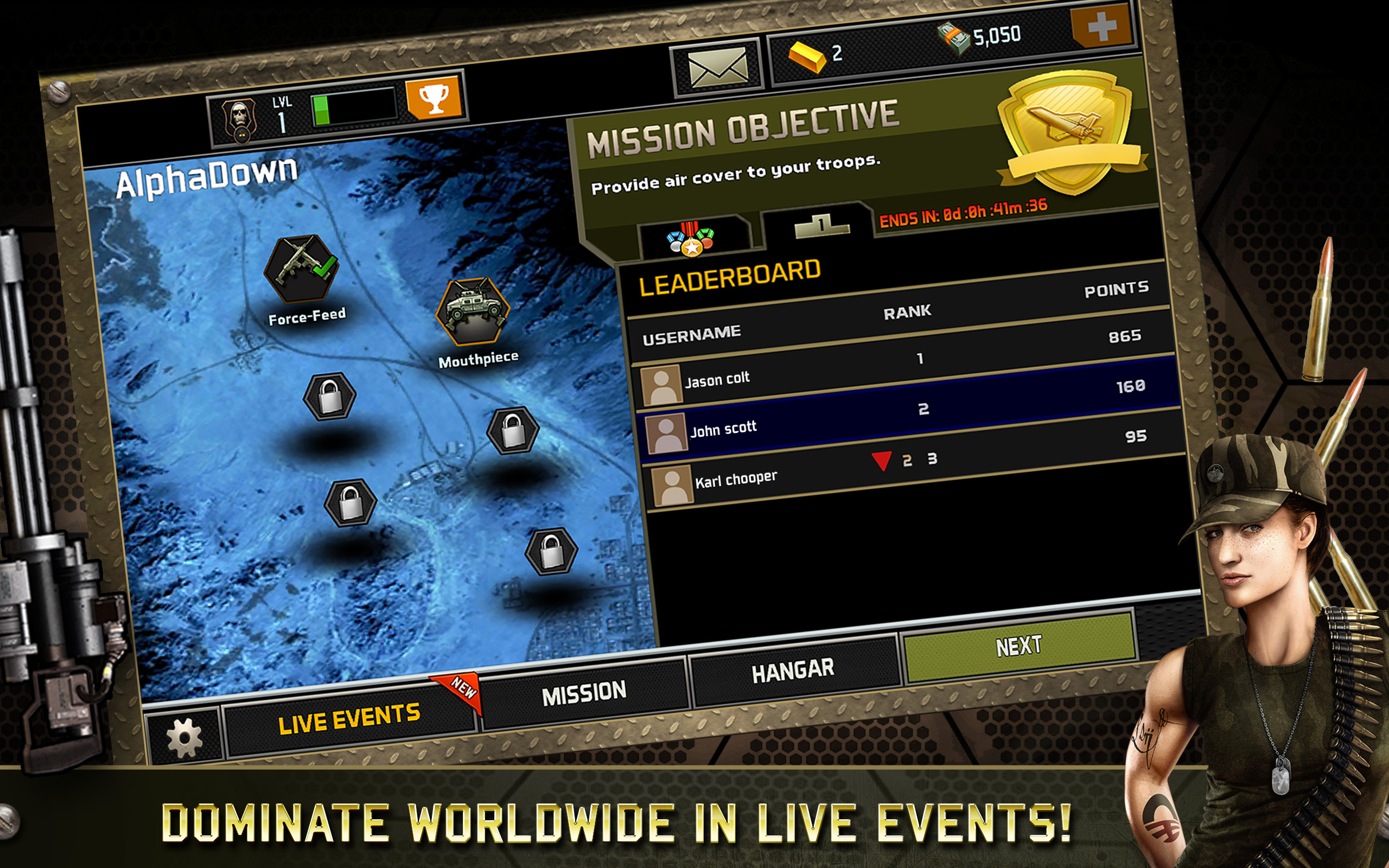Open the player profile avatar
The height and width of the screenshot is (868, 1389).
(240, 116)
